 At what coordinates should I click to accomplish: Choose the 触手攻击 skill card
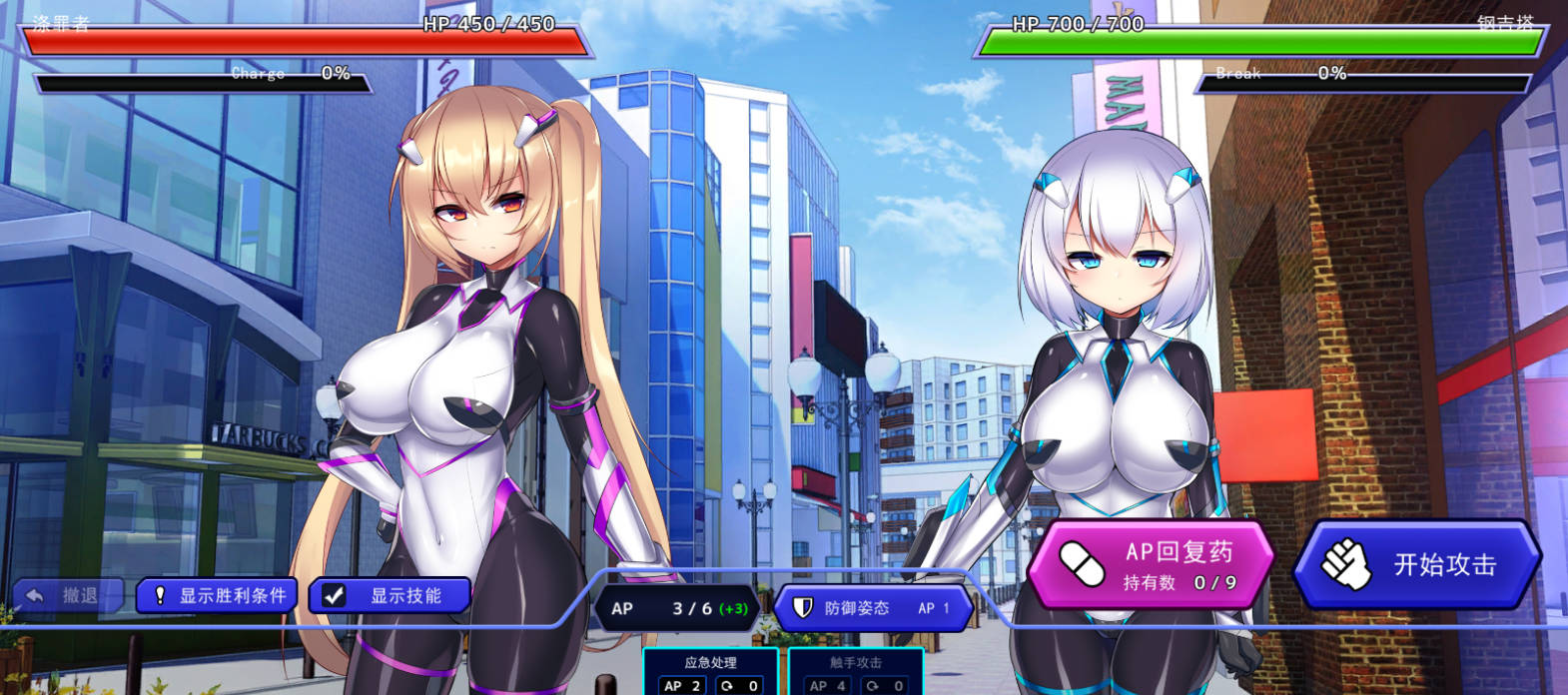(x=855, y=672)
